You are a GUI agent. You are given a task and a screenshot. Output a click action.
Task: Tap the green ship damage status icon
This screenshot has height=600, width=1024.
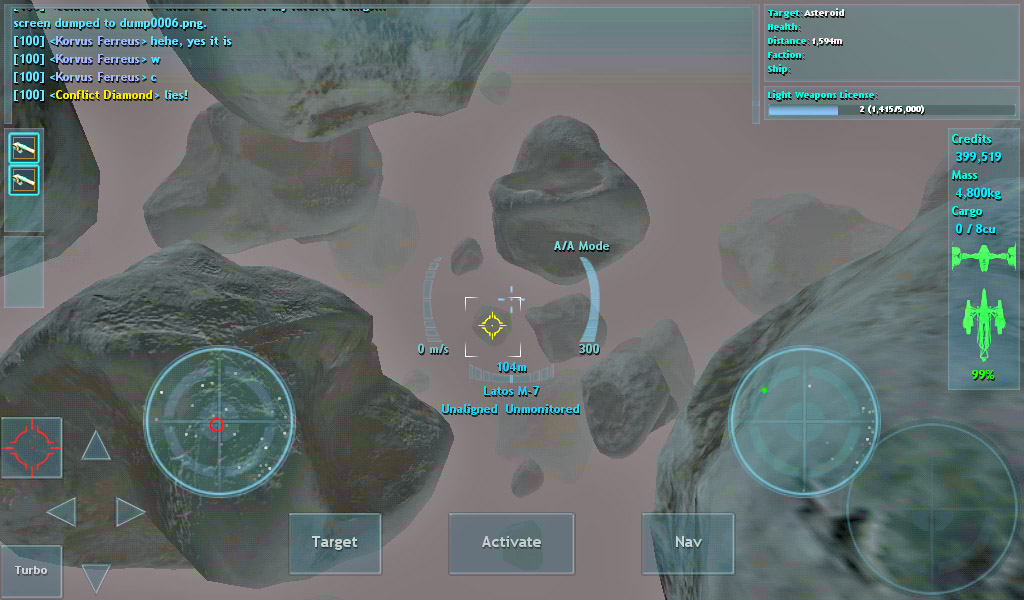click(983, 325)
